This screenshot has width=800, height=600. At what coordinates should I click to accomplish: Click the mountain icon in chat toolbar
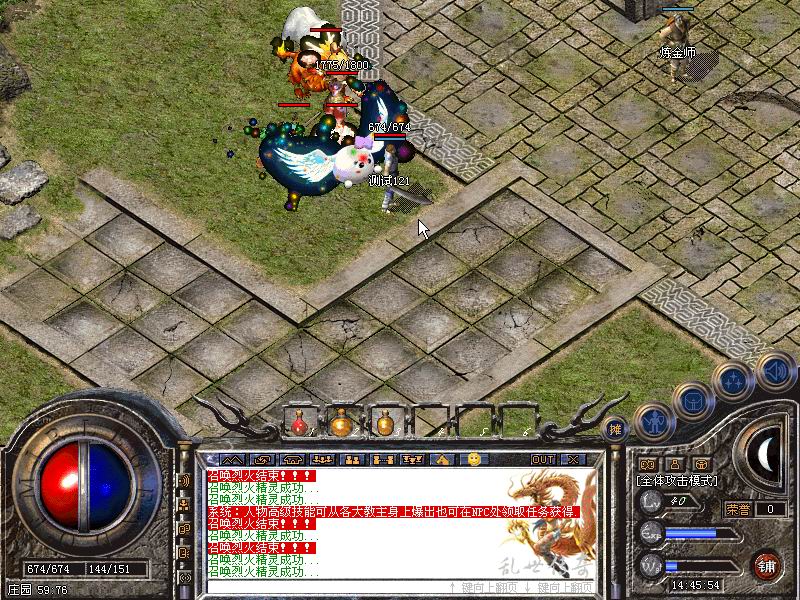click(233, 459)
